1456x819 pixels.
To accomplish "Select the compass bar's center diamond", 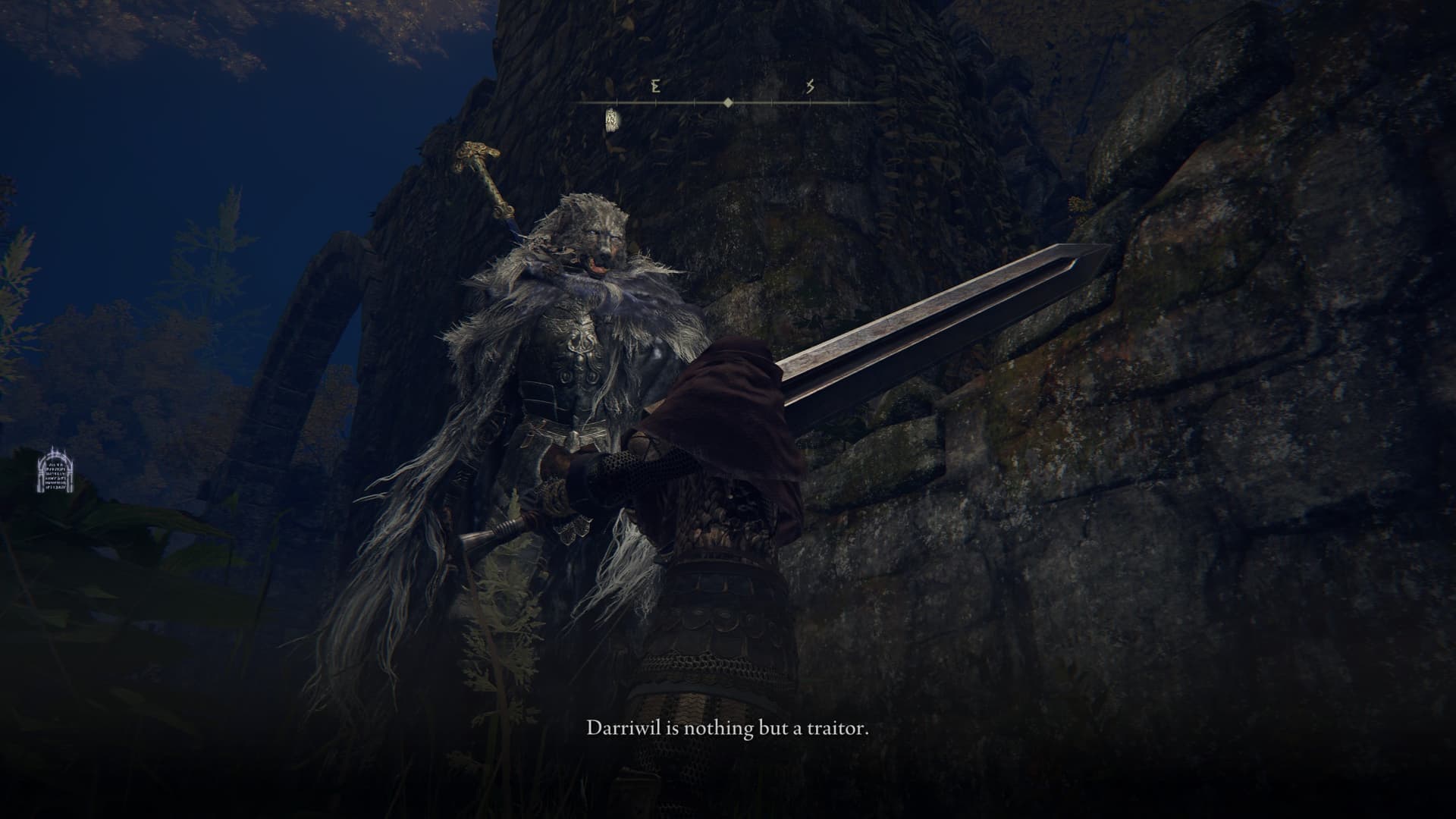I will (x=728, y=102).
